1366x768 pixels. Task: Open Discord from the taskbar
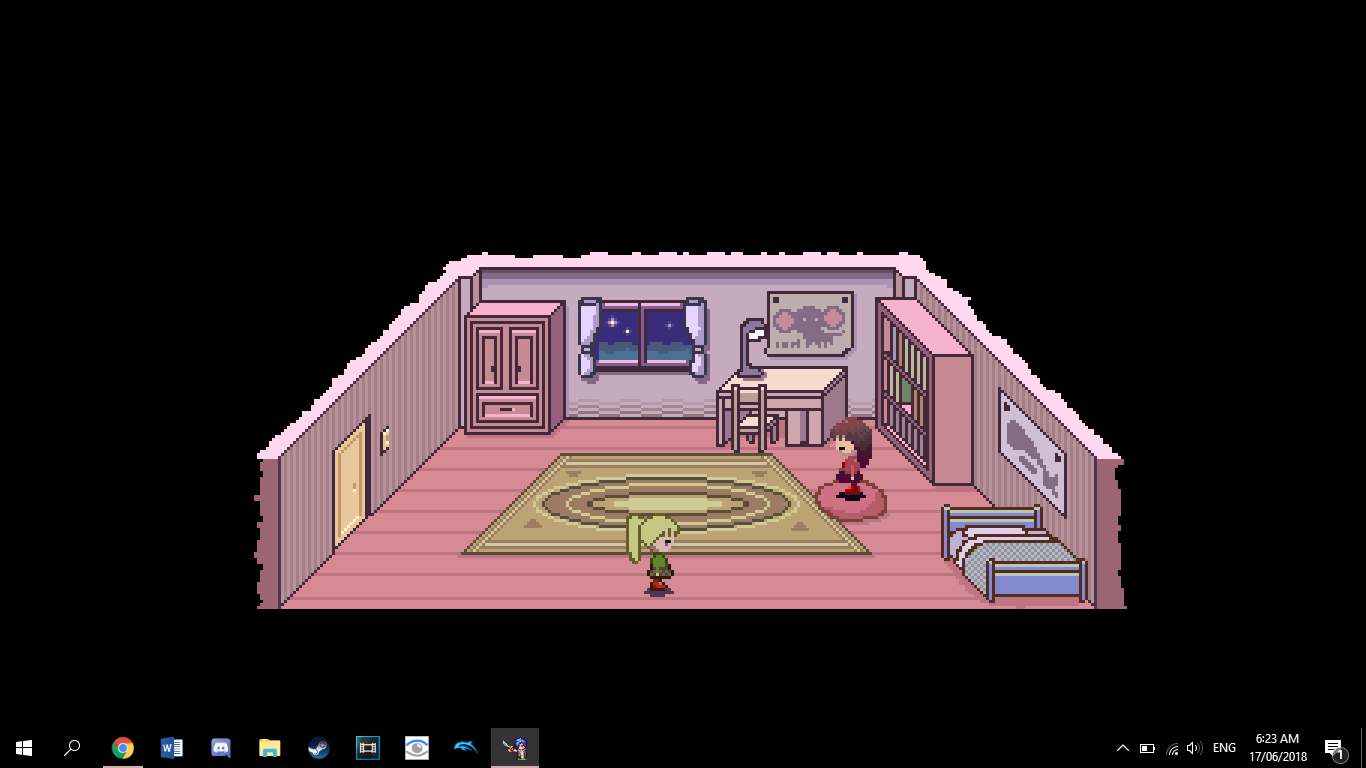[220, 747]
